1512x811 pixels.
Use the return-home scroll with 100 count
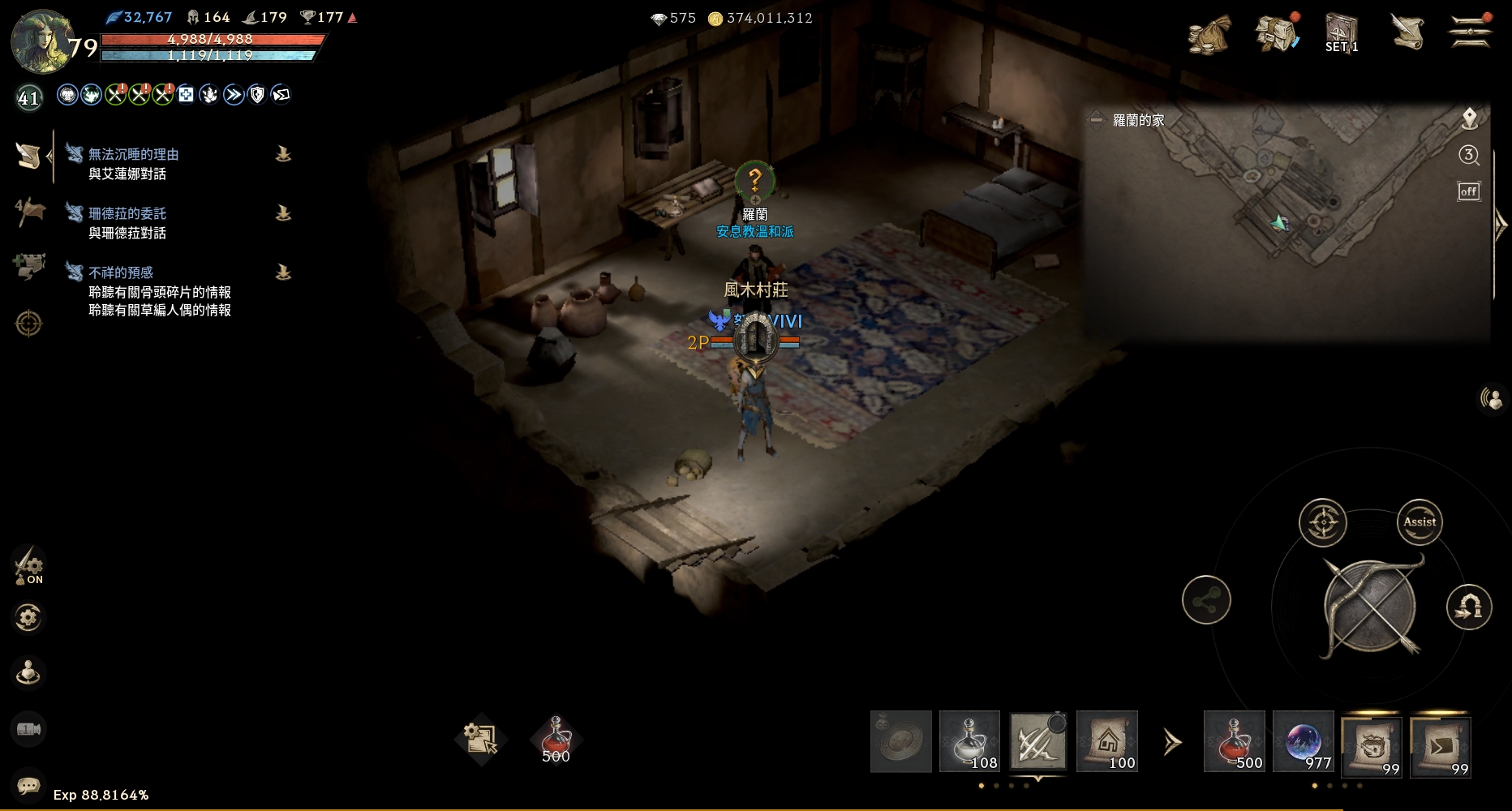click(x=1107, y=741)
